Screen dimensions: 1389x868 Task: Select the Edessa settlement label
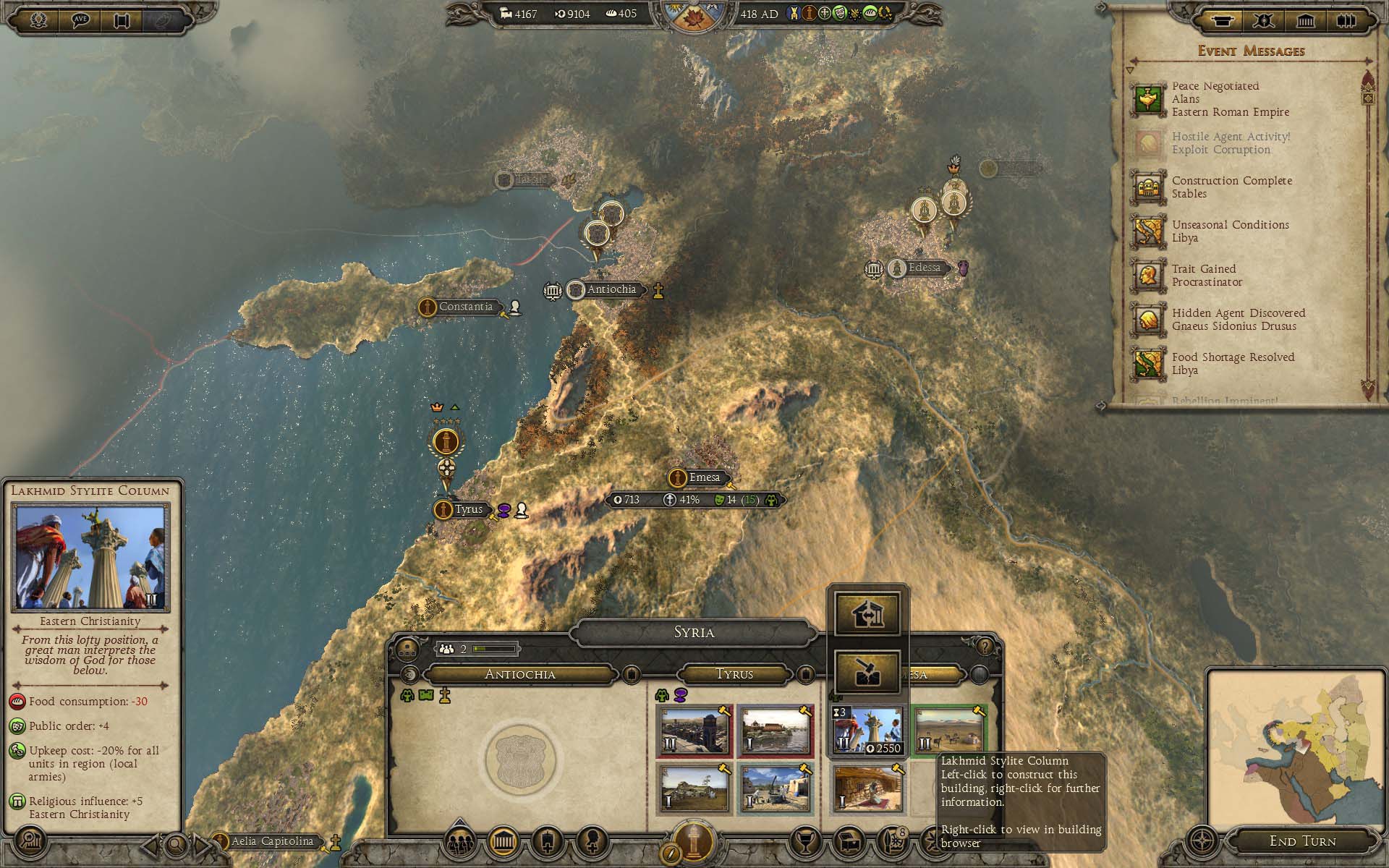924,268
